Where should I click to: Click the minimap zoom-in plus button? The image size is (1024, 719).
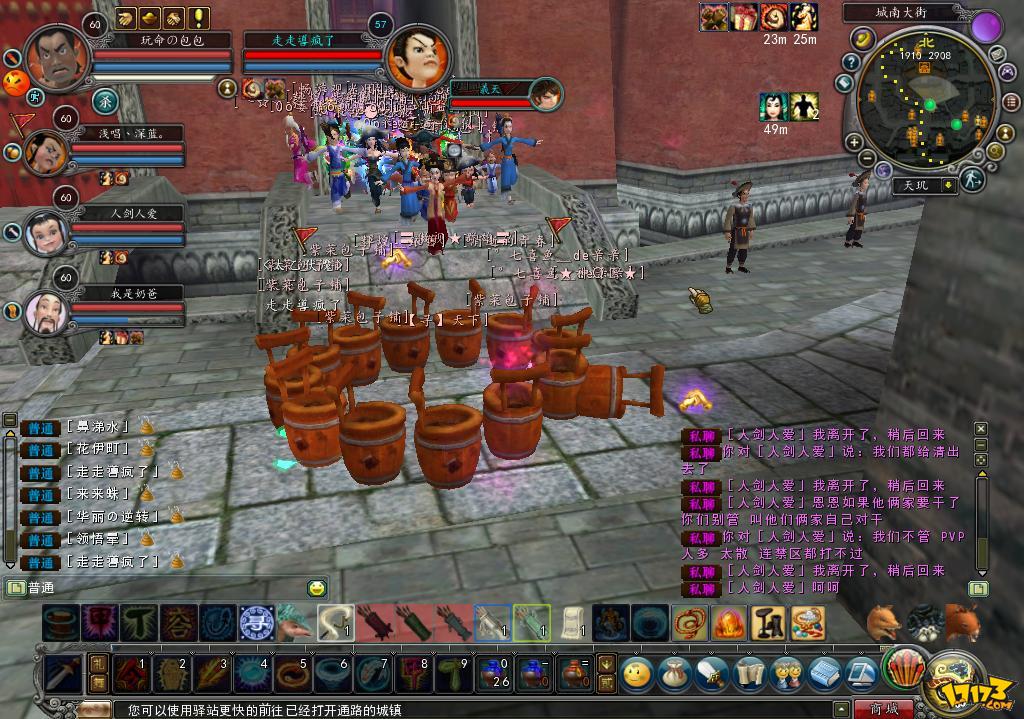[x=854, y=142]
